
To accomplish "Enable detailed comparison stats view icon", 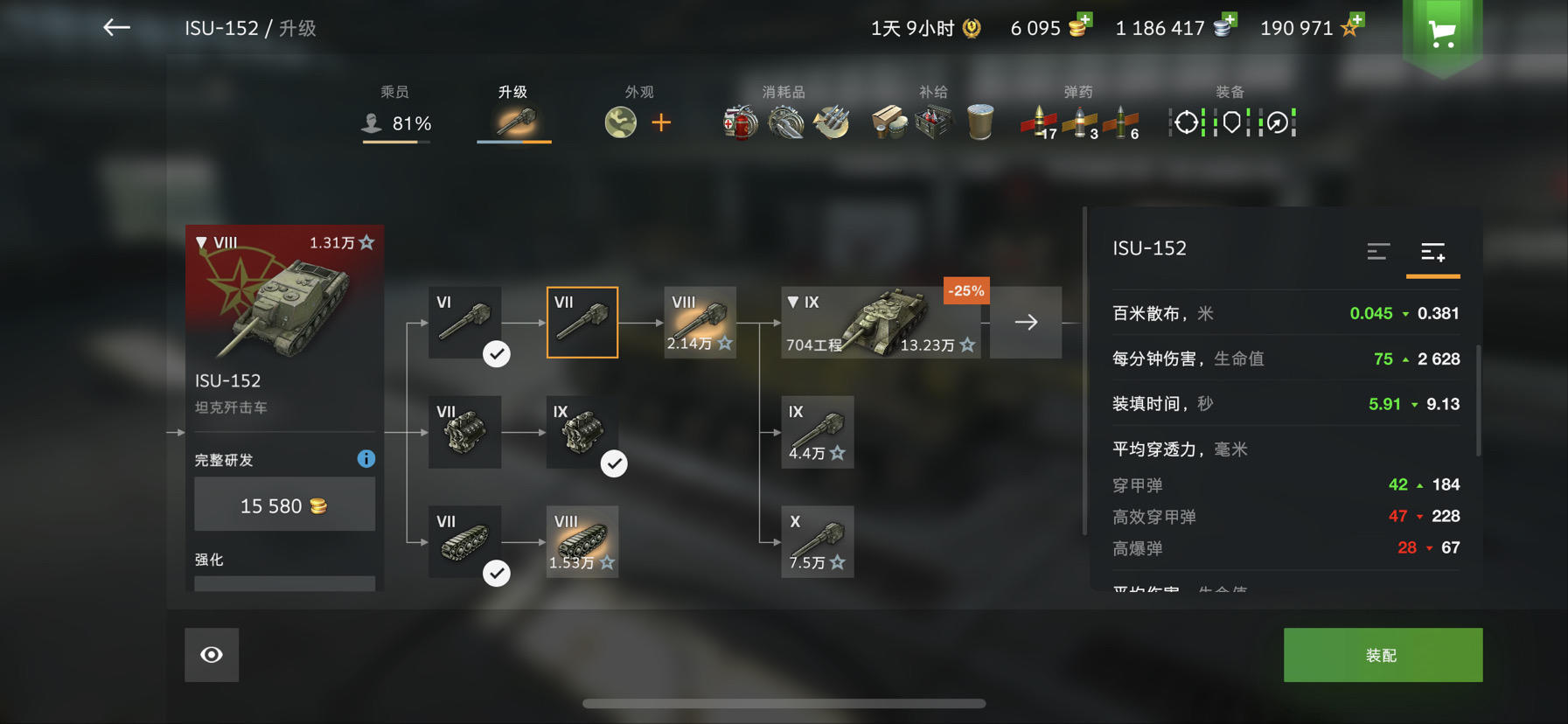I will pos(1432,253).
